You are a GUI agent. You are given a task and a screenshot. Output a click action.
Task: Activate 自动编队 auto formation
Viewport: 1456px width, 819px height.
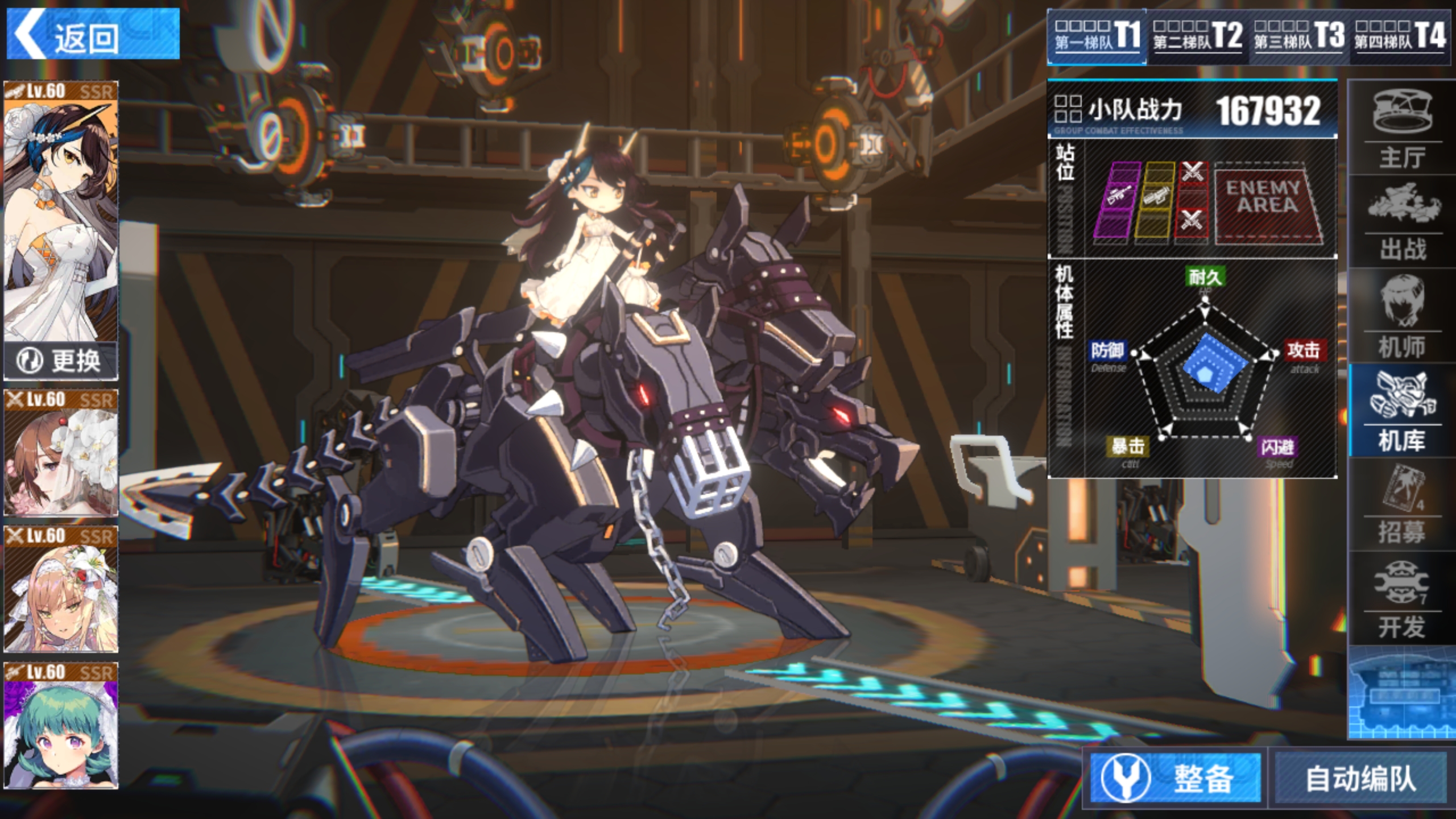click(1360, 778)
